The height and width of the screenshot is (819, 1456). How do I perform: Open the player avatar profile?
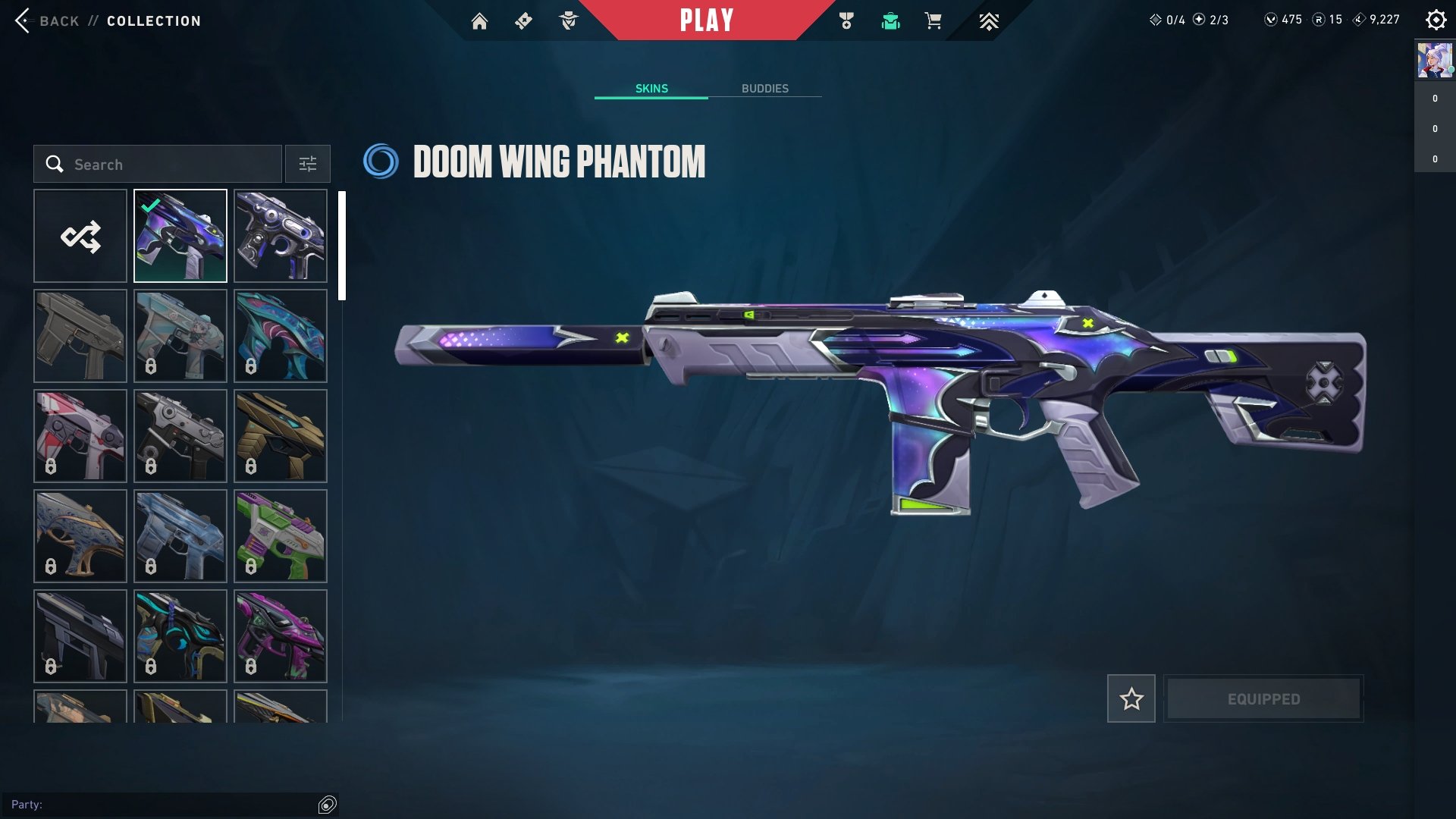click(x=1435, y=61)
